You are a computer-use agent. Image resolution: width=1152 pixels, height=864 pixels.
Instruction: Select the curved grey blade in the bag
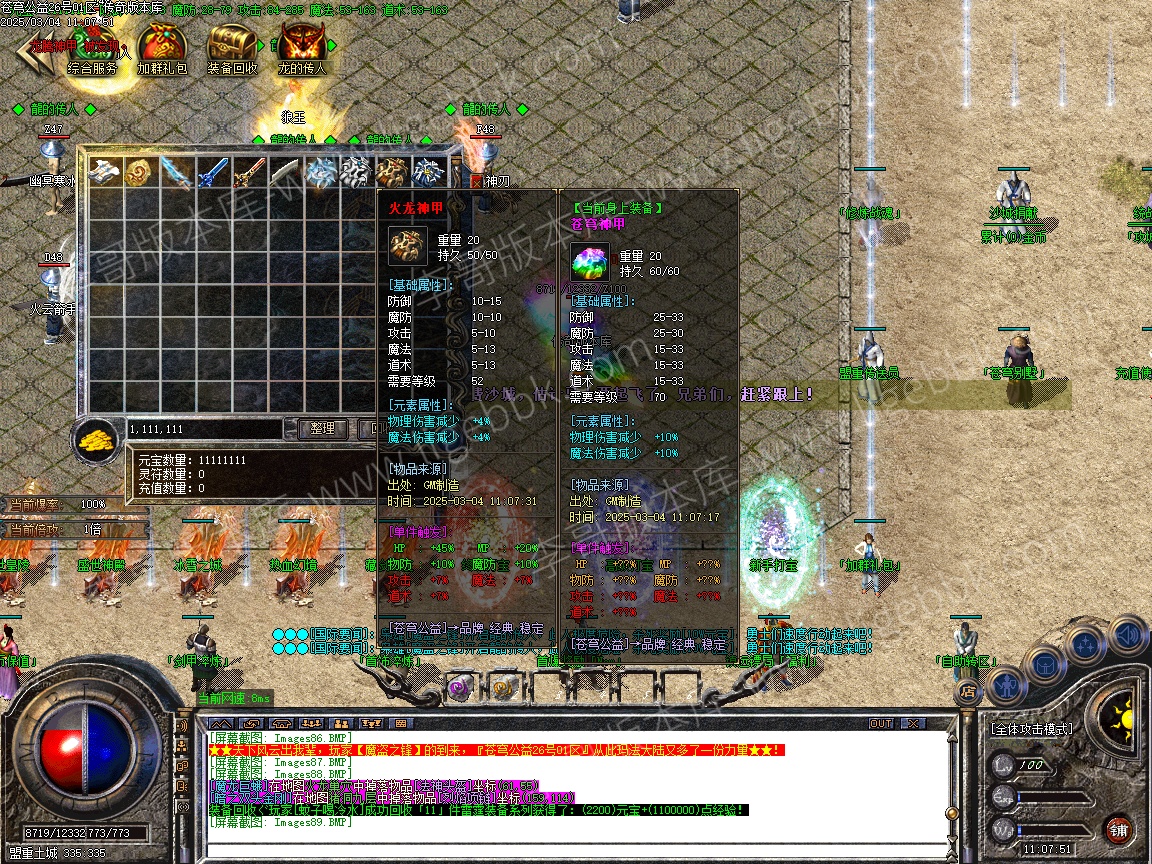284,172
